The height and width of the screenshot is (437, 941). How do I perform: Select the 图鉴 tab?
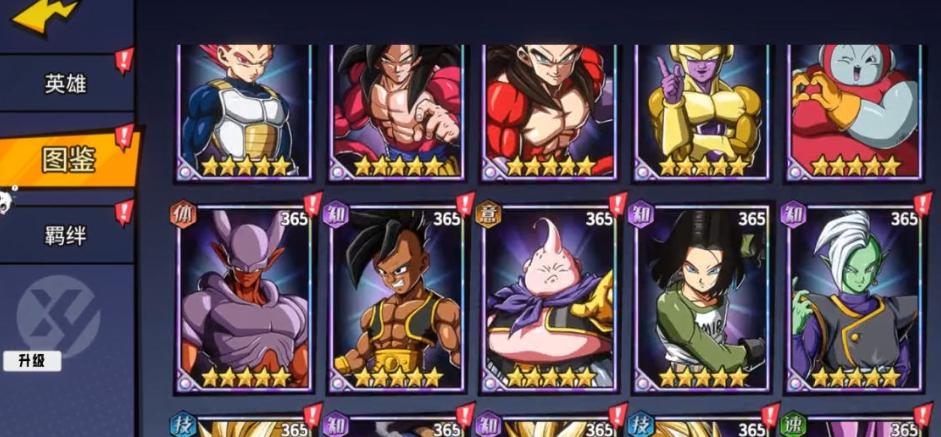point(68,159)
